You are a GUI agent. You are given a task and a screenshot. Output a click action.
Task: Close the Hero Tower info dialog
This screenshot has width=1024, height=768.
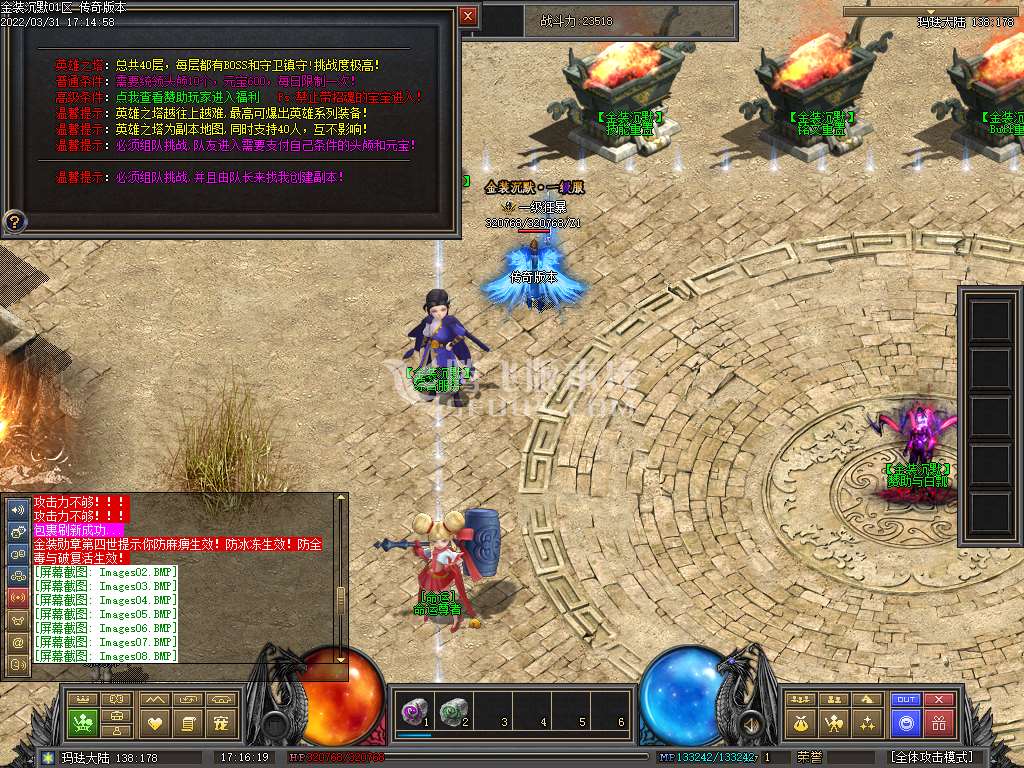[x=468, y=16]
